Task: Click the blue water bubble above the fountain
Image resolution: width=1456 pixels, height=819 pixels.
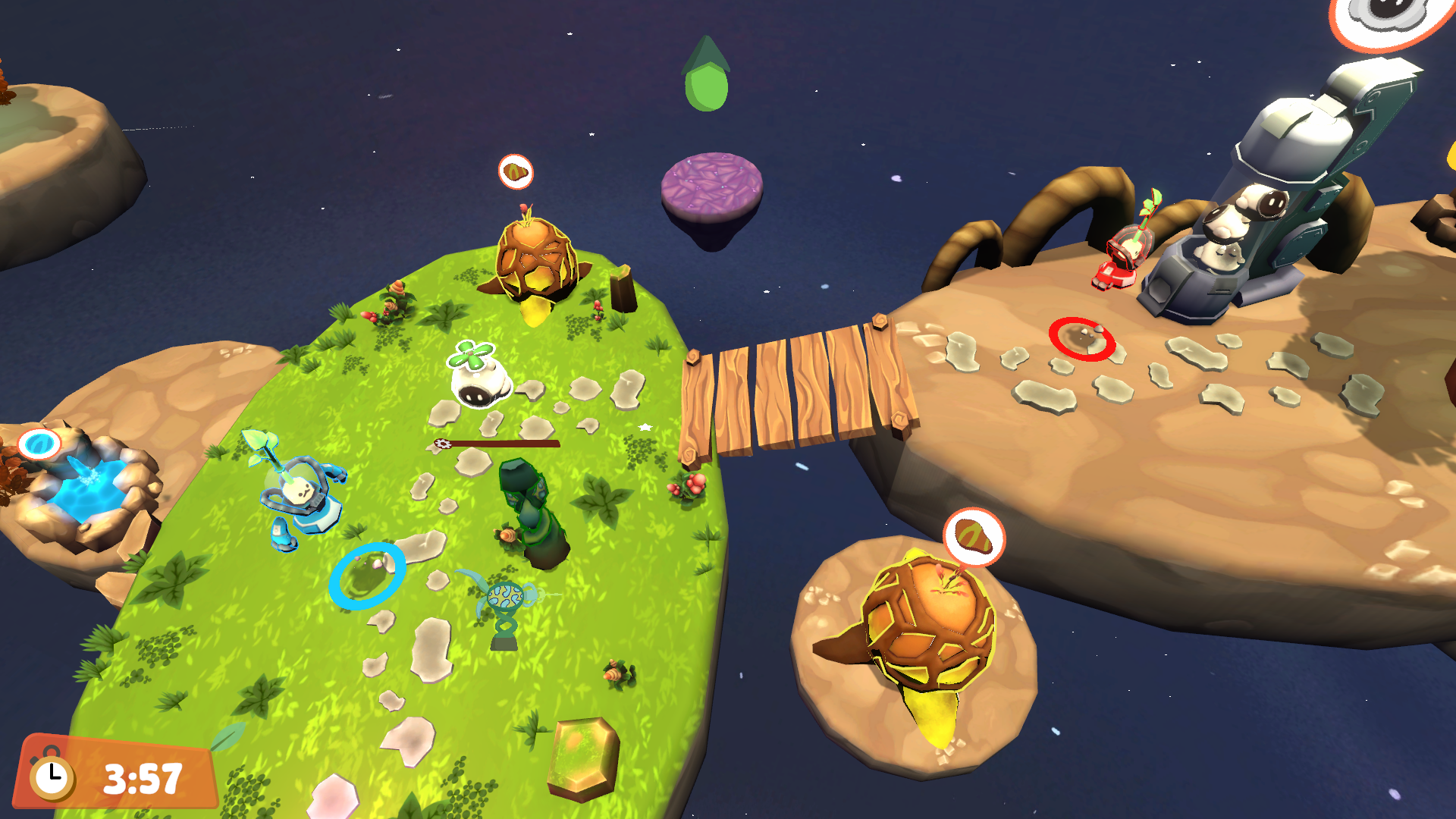Action: [39, 444]
